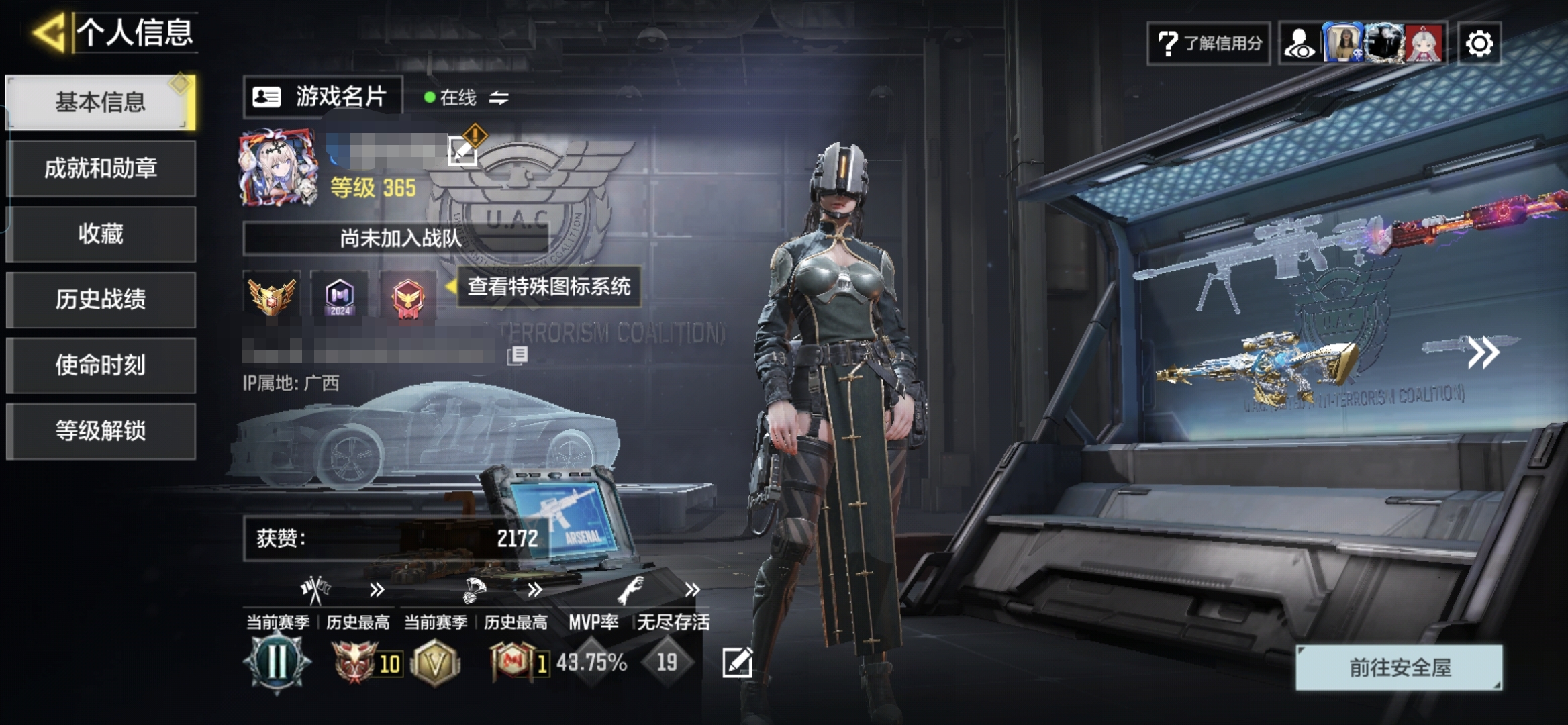Click the recent visitors eye icon
Viewport: 1568px width, 725px height.
pos(1300,44)
